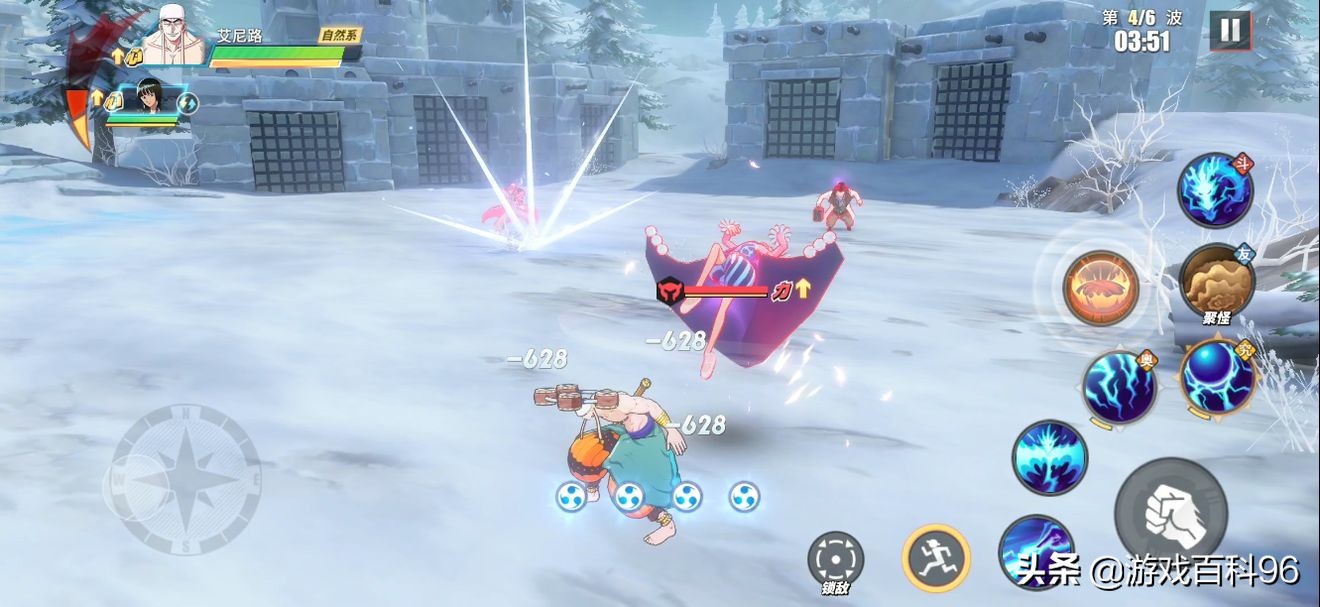Screen dimensions: 1320x607
Task: Use the blue lightning dragon skill
Action: click(x=1215, y=190)
